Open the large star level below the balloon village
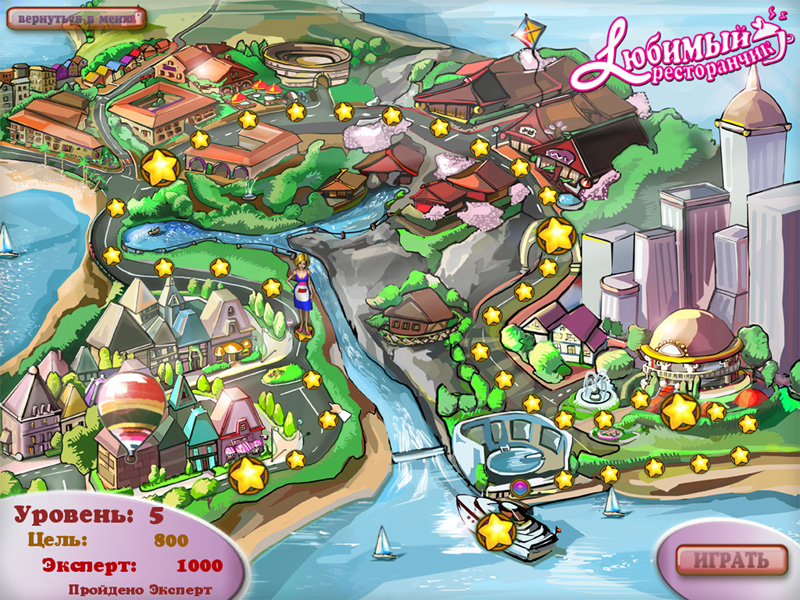Screen dimensions: 800x600 click(246, 476)
